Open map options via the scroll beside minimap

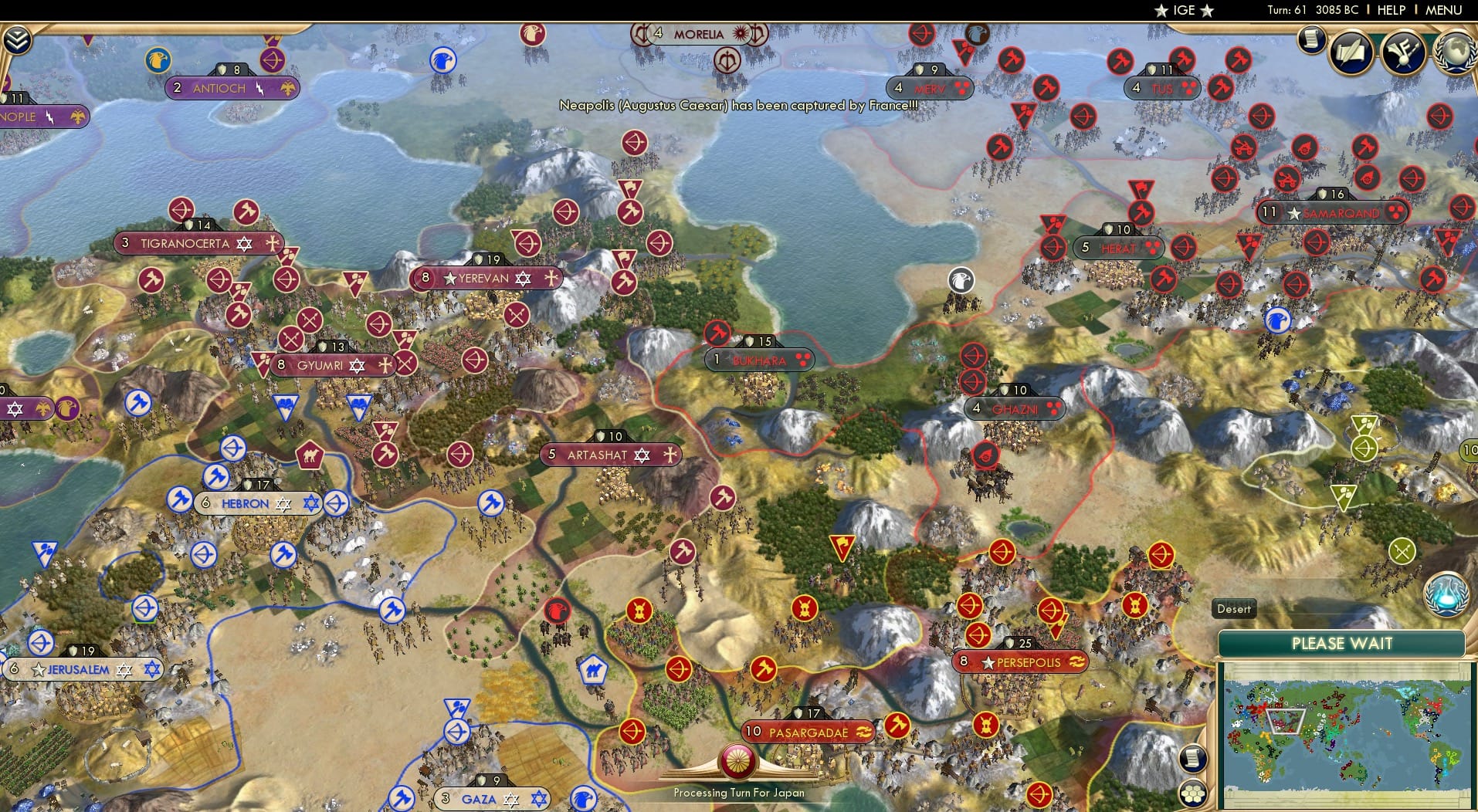pos(1192,759)
